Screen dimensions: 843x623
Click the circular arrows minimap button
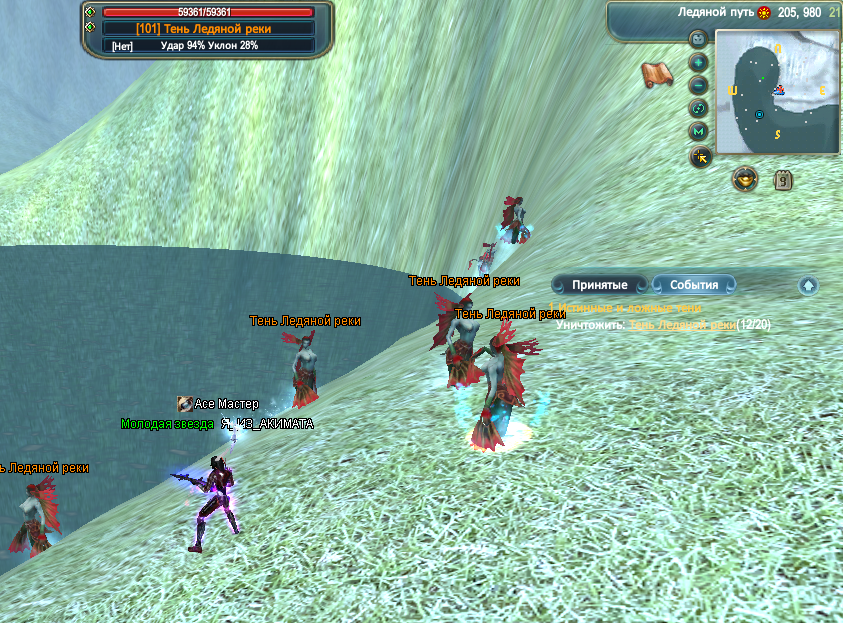pyautogui.click(x=699, y=108)
